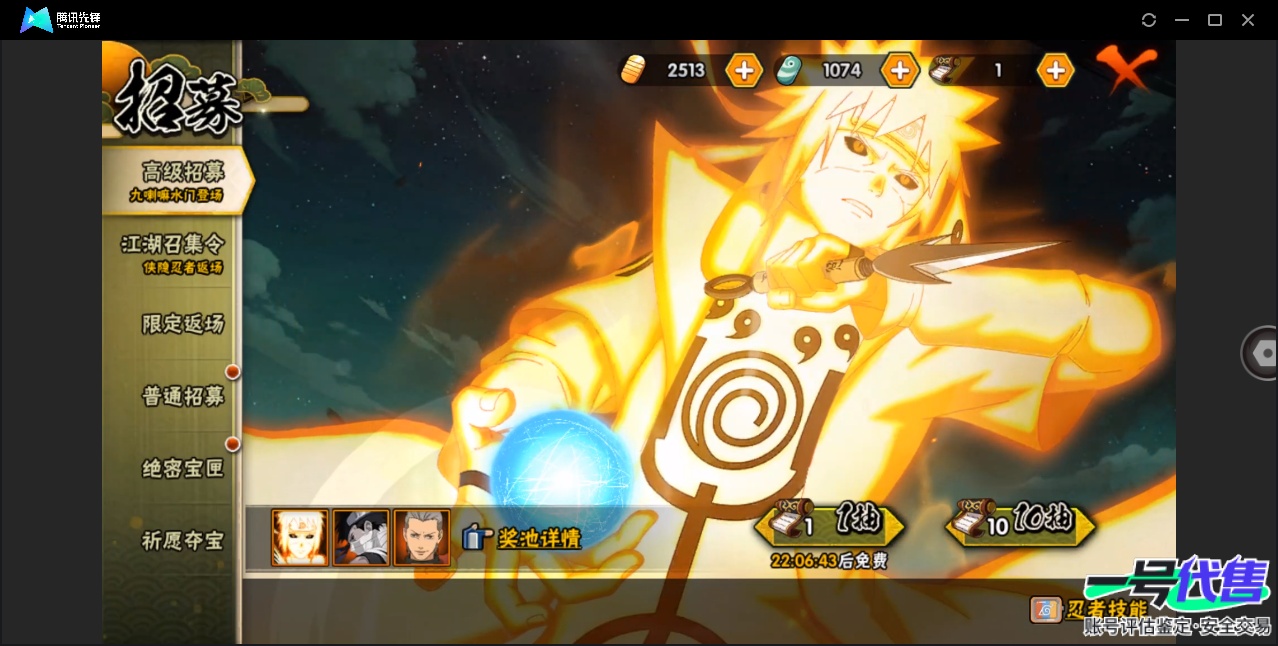Screen dimensions: 1278x646
Task: Add more gold coins with plus button
Action: pyautogui.click(x=744, y=70)
